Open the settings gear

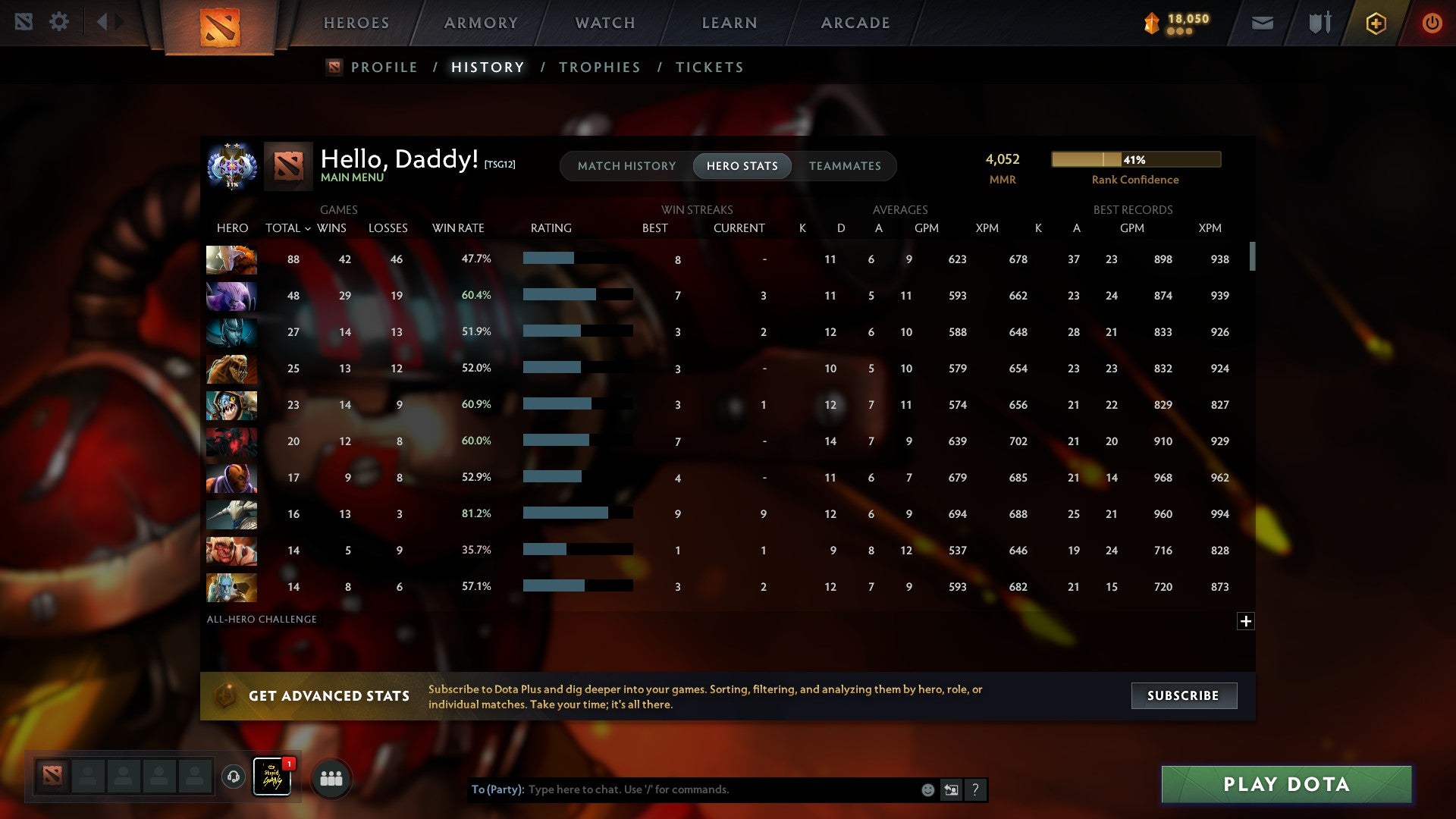click(x=59, y=22)
